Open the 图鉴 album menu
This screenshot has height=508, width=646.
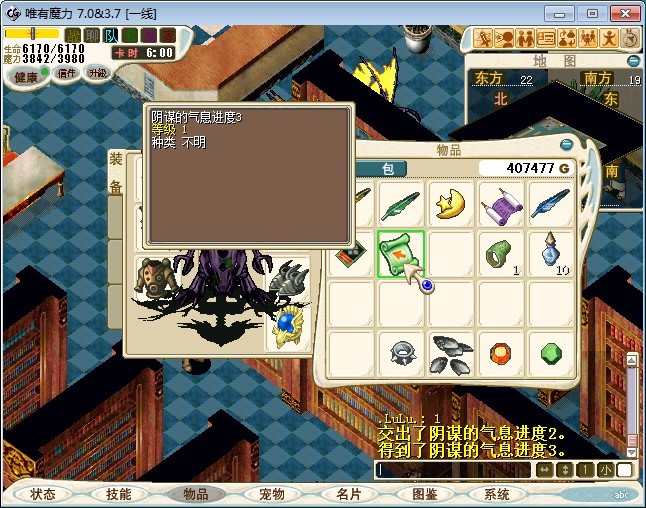pos(424,494)
